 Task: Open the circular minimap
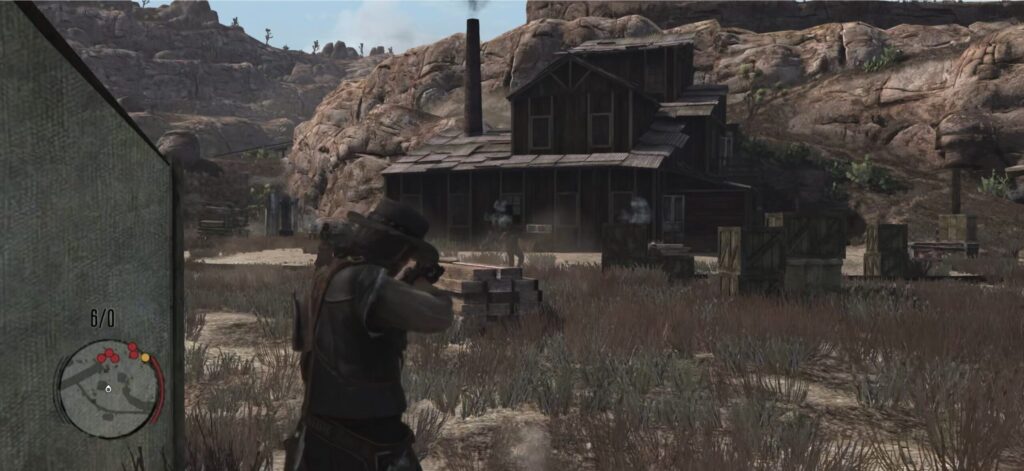pyautogui.click(x=108, y=387)
